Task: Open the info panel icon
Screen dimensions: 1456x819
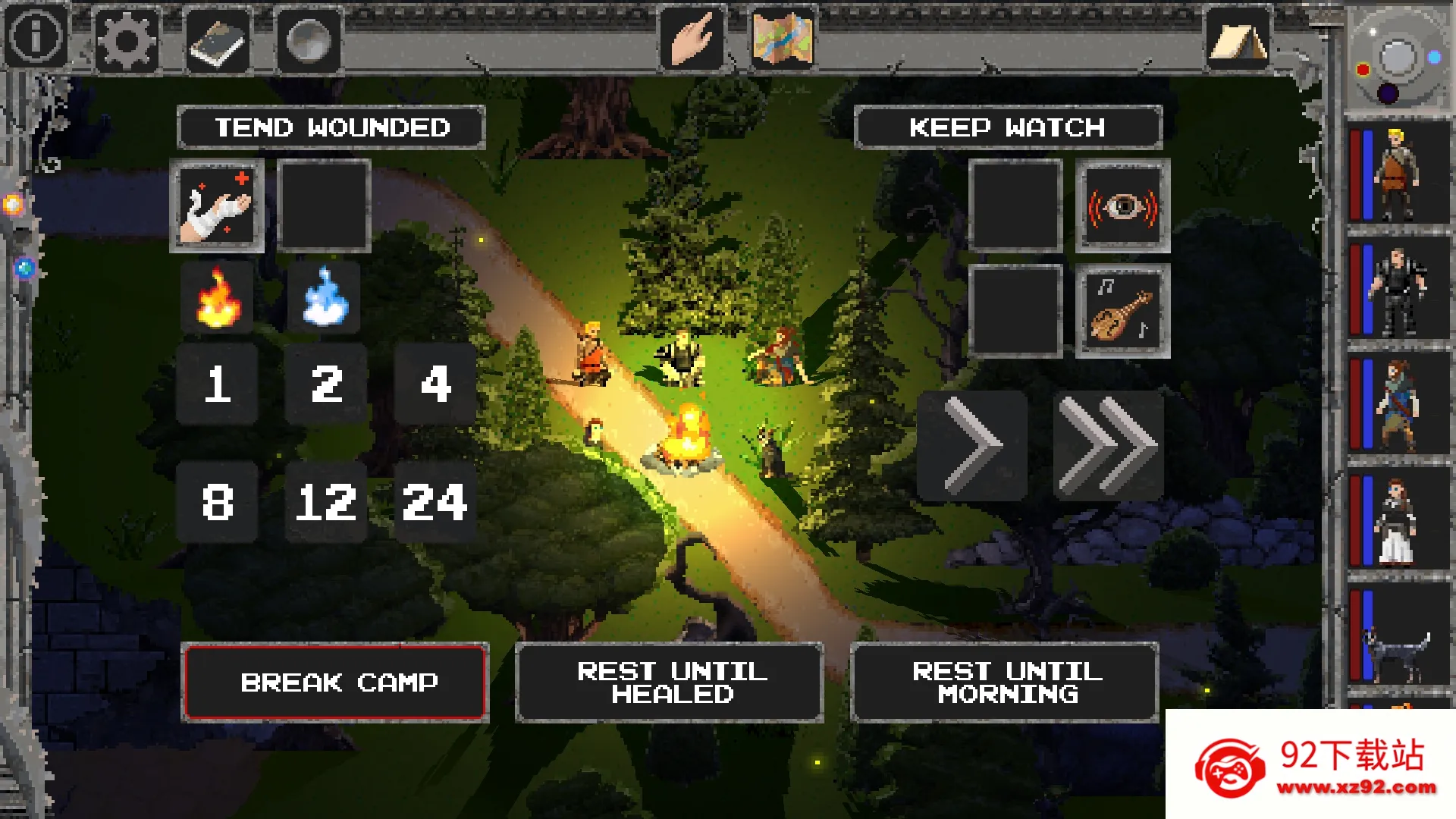Action: tap(36, 37)
